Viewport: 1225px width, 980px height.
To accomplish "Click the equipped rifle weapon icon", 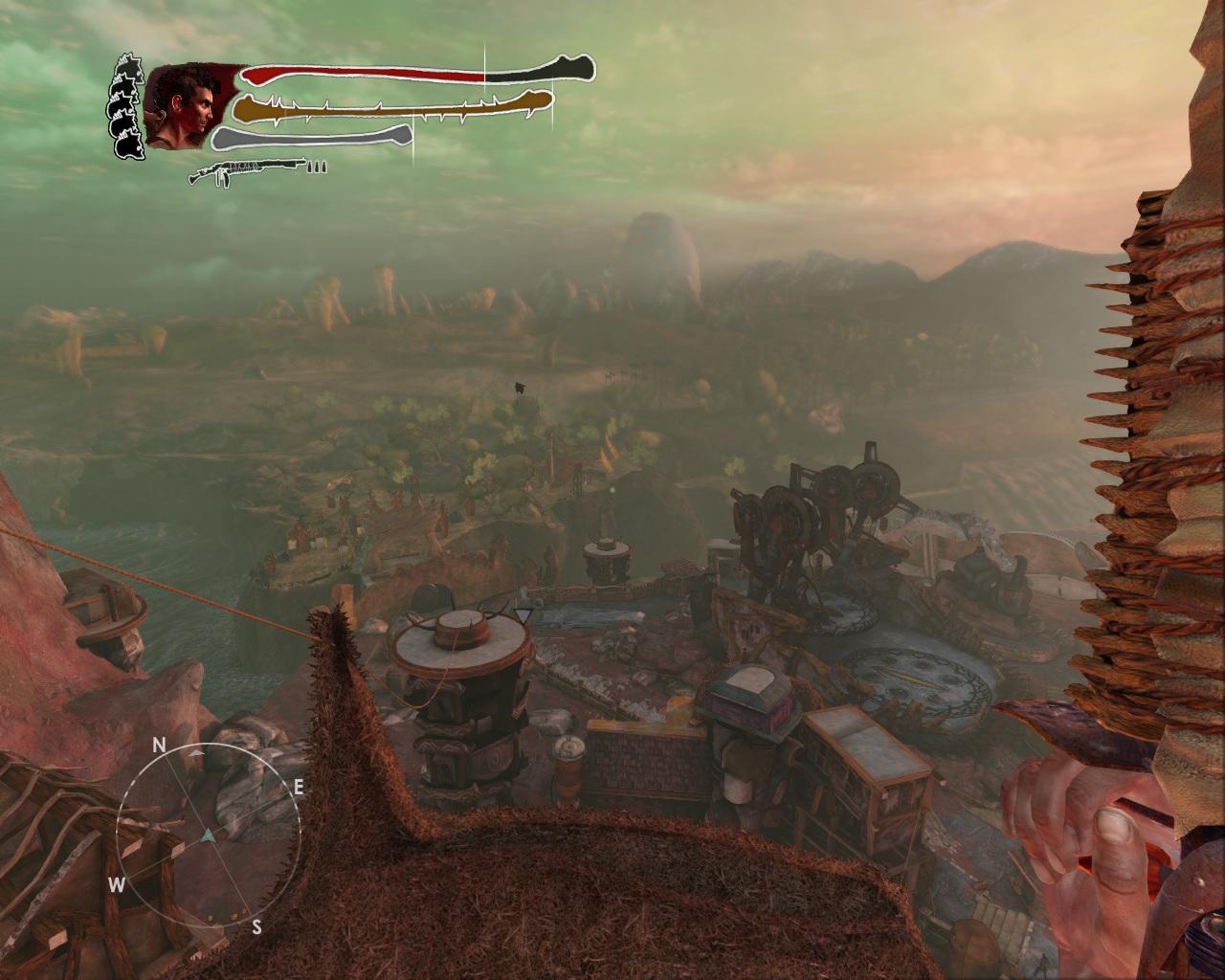I will [x=247, y=172].
